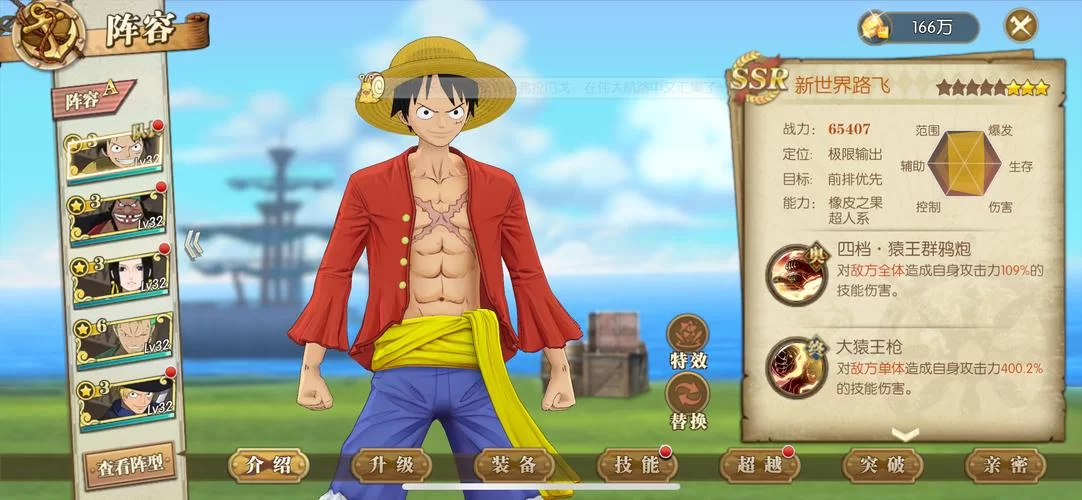
Task: Tap the 大猿王枪 skill icon
Action: (x=797, y=366)
